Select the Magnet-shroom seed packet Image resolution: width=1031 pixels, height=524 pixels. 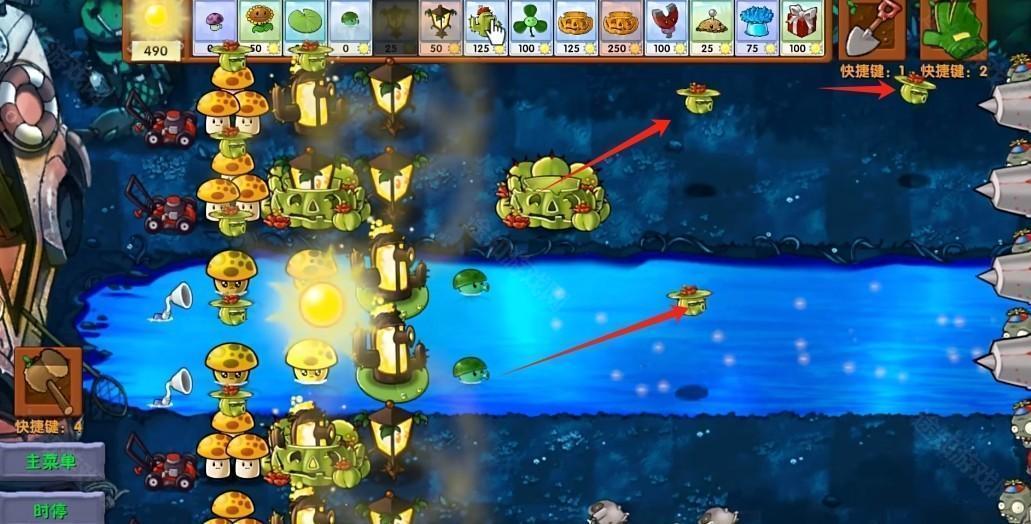coord(665,27)
